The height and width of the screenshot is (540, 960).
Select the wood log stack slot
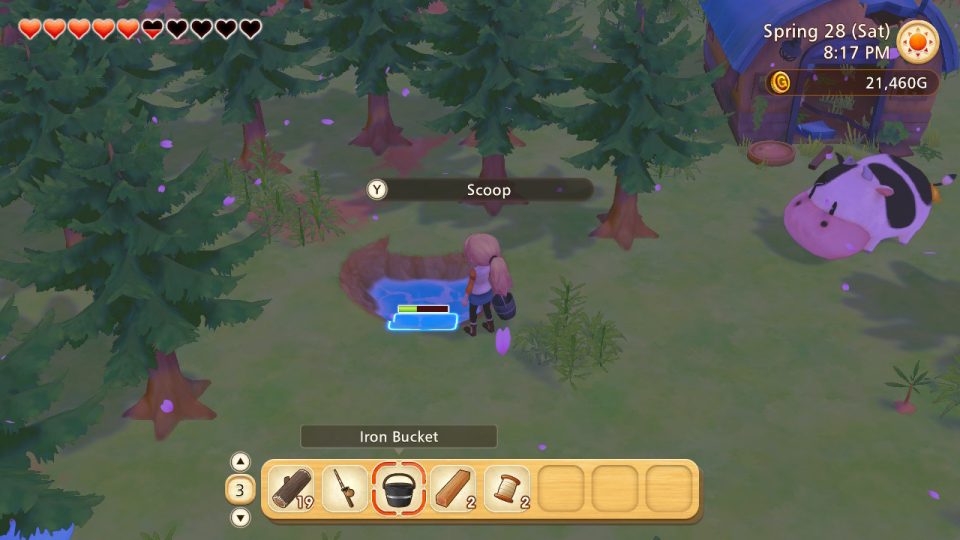pos(291,489)
